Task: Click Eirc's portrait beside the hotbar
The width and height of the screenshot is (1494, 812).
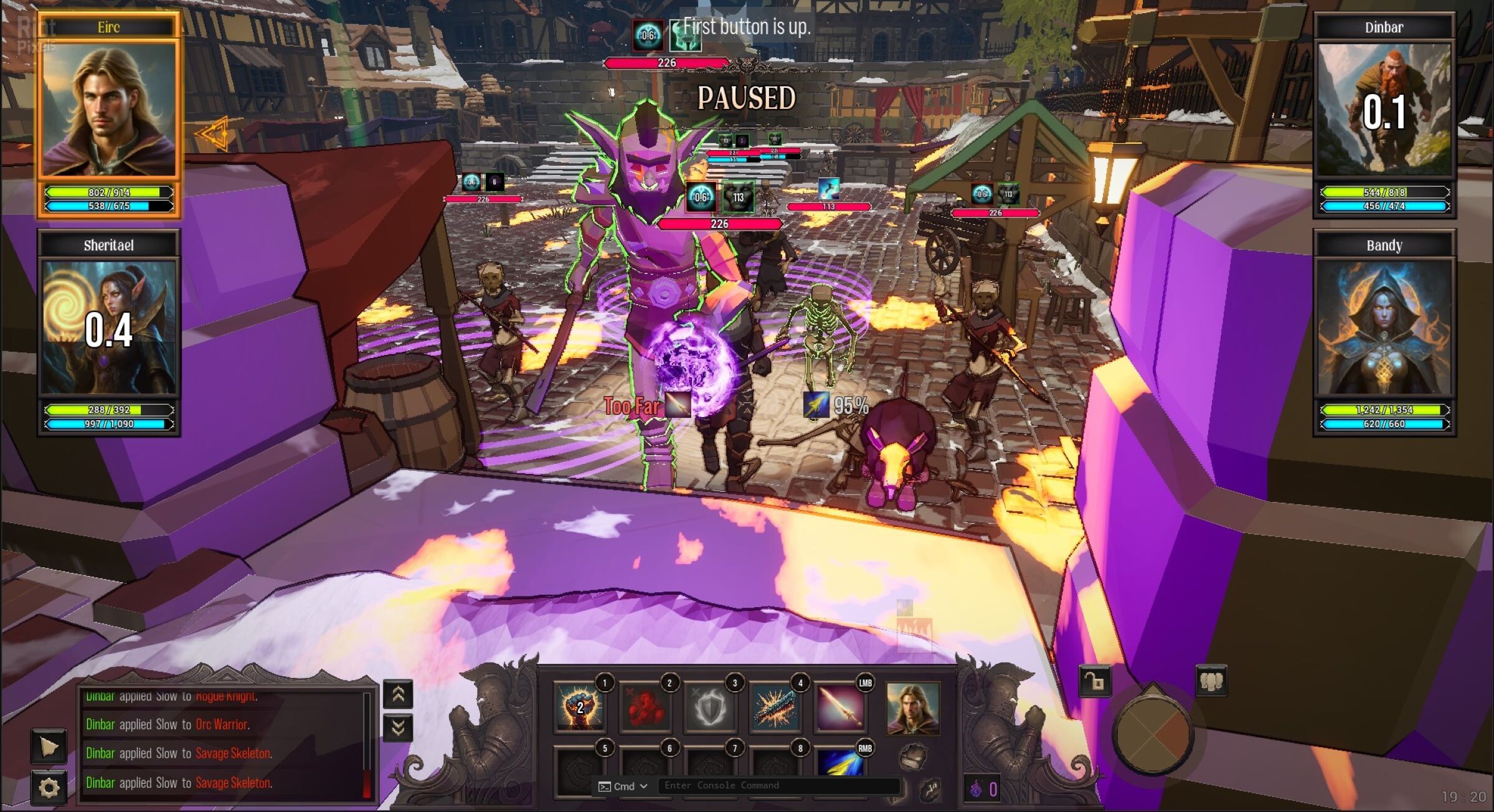Action: [x=912, y=708]
